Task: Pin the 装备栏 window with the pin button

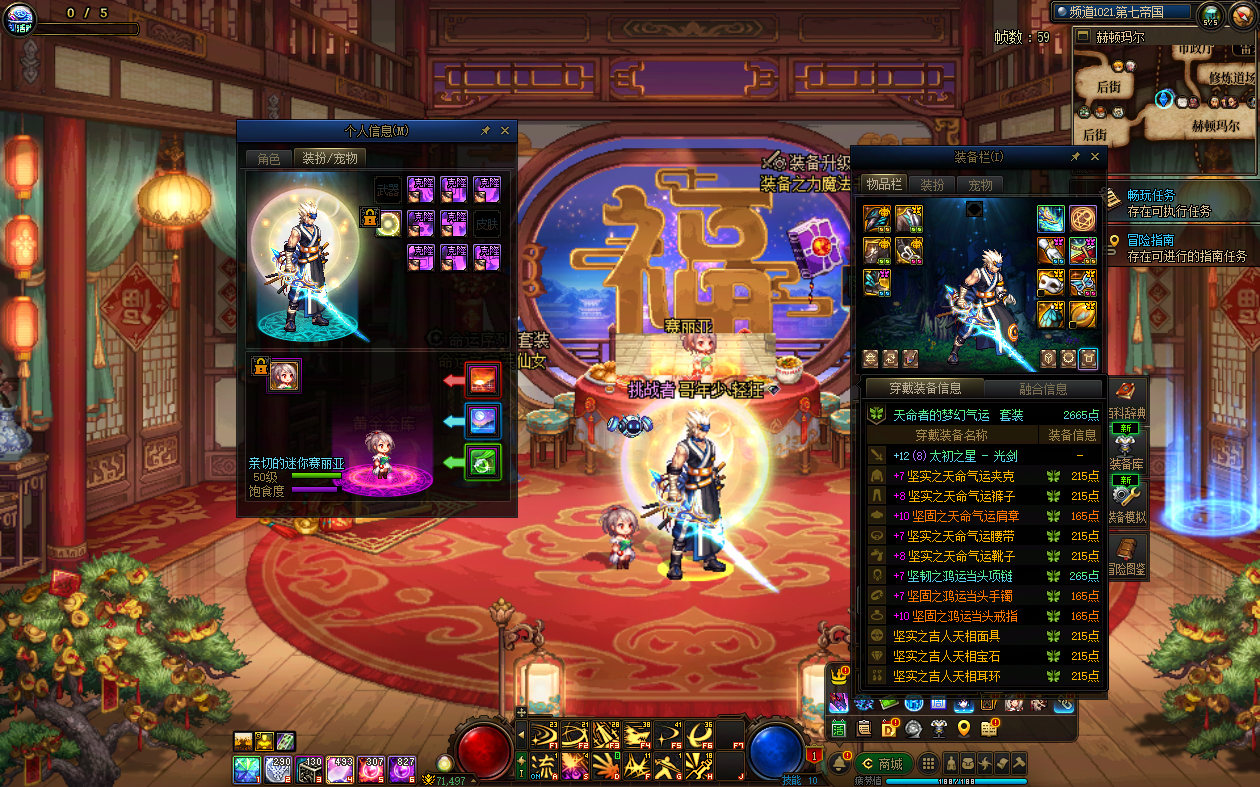Action: [1075, 157]
